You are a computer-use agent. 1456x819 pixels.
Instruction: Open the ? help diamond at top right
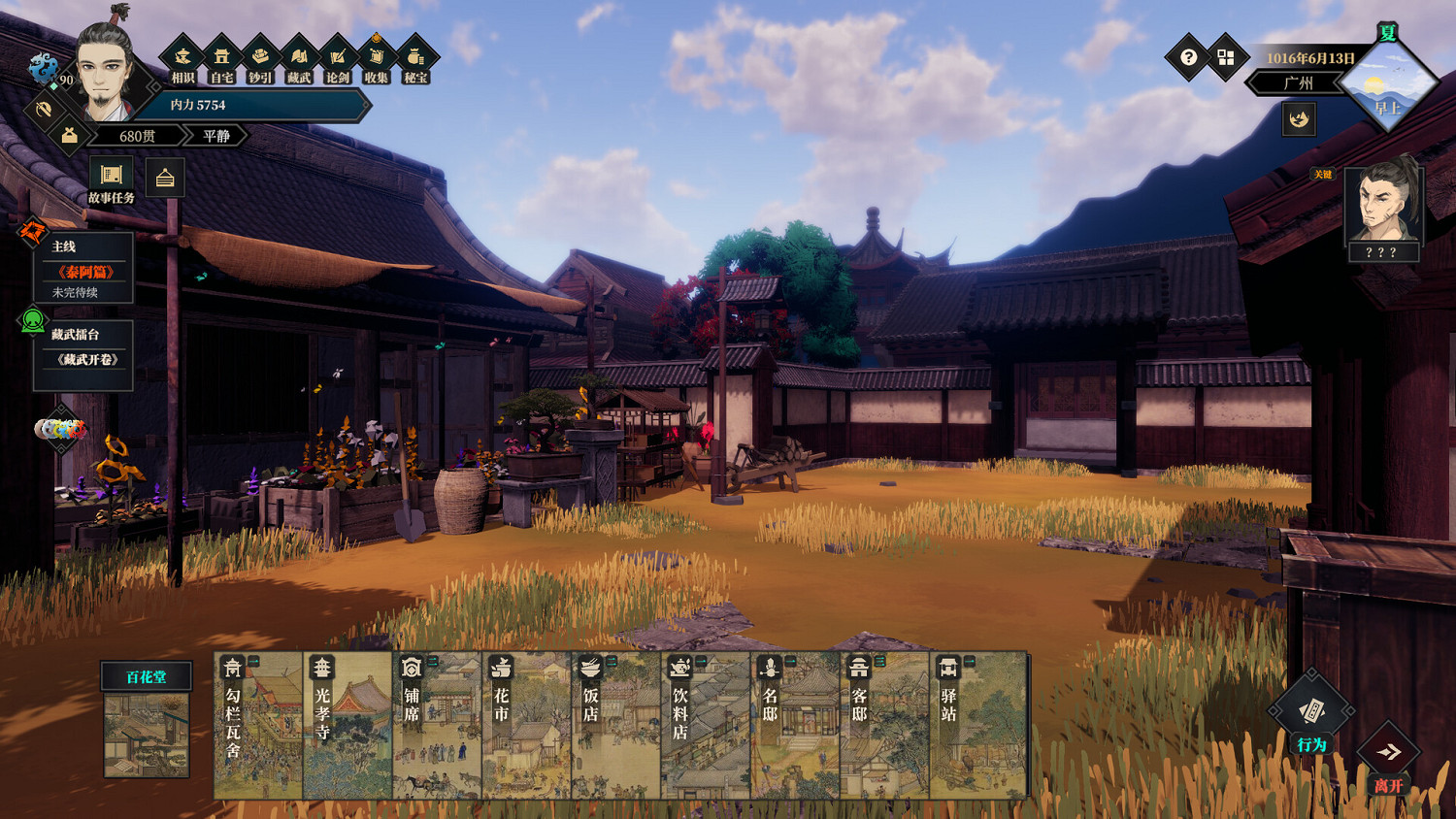tap(1186, 57)
